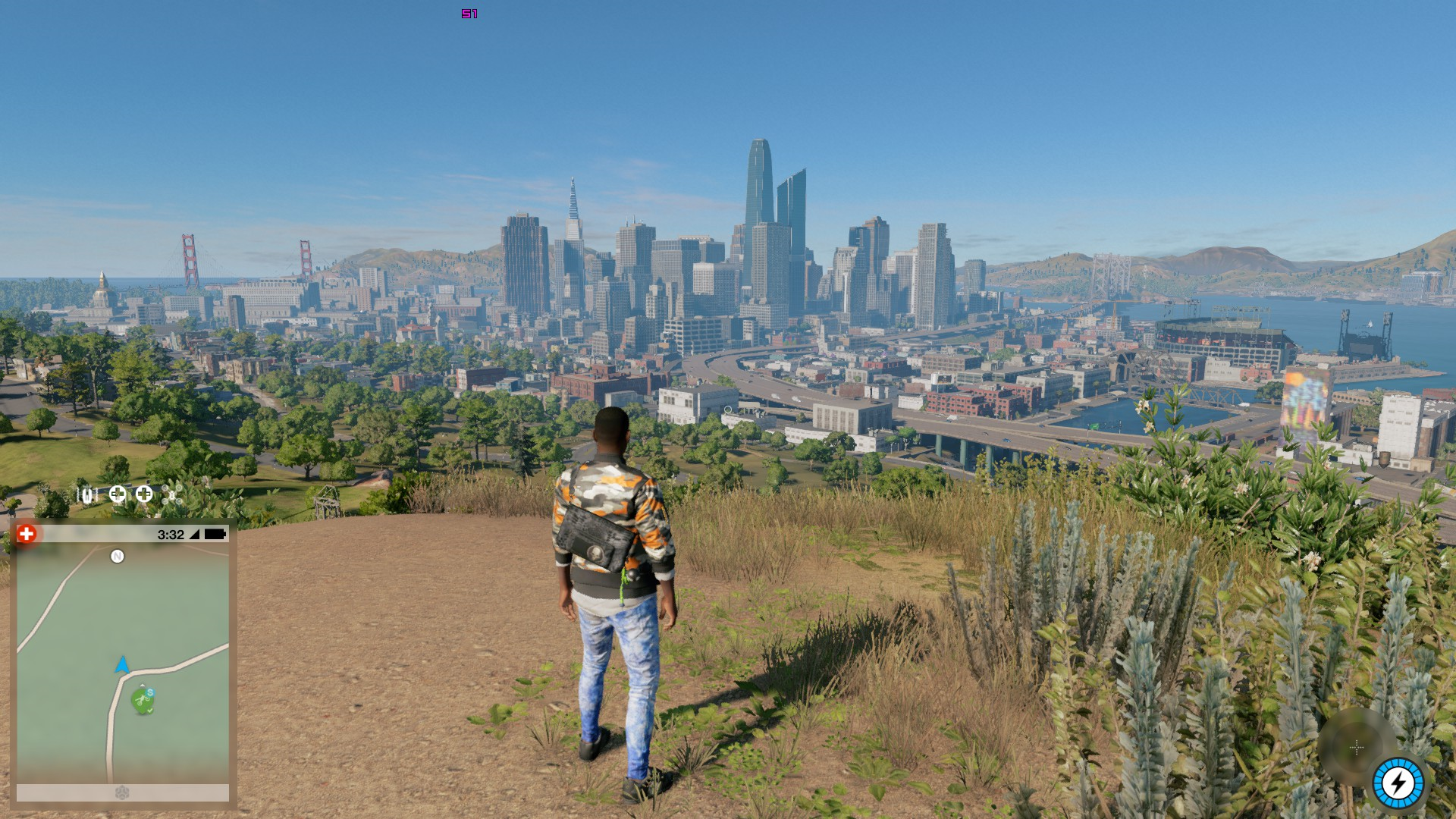Click the blue player arrow on minimap

(x=121, y=666)
